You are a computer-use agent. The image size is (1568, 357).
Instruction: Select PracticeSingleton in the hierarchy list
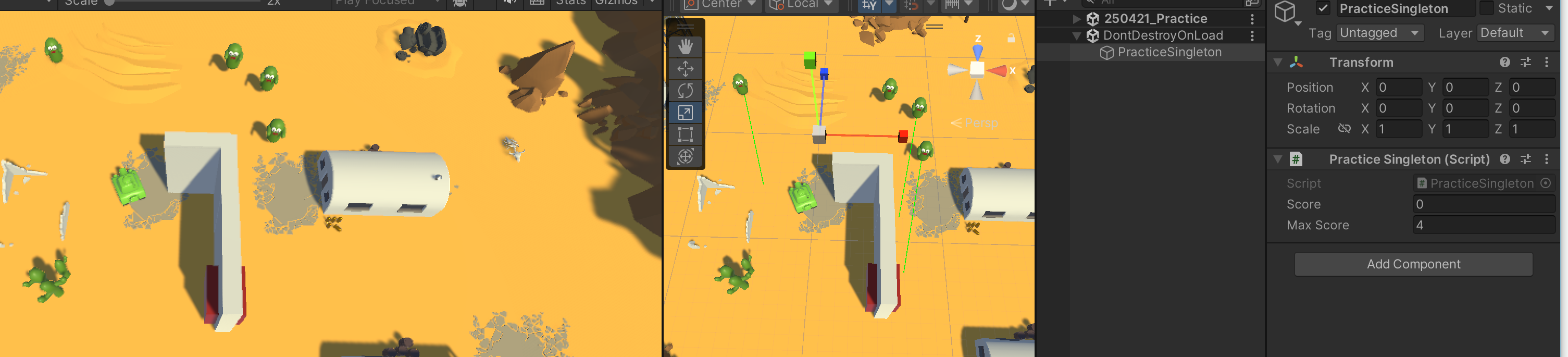[1168, 53]
